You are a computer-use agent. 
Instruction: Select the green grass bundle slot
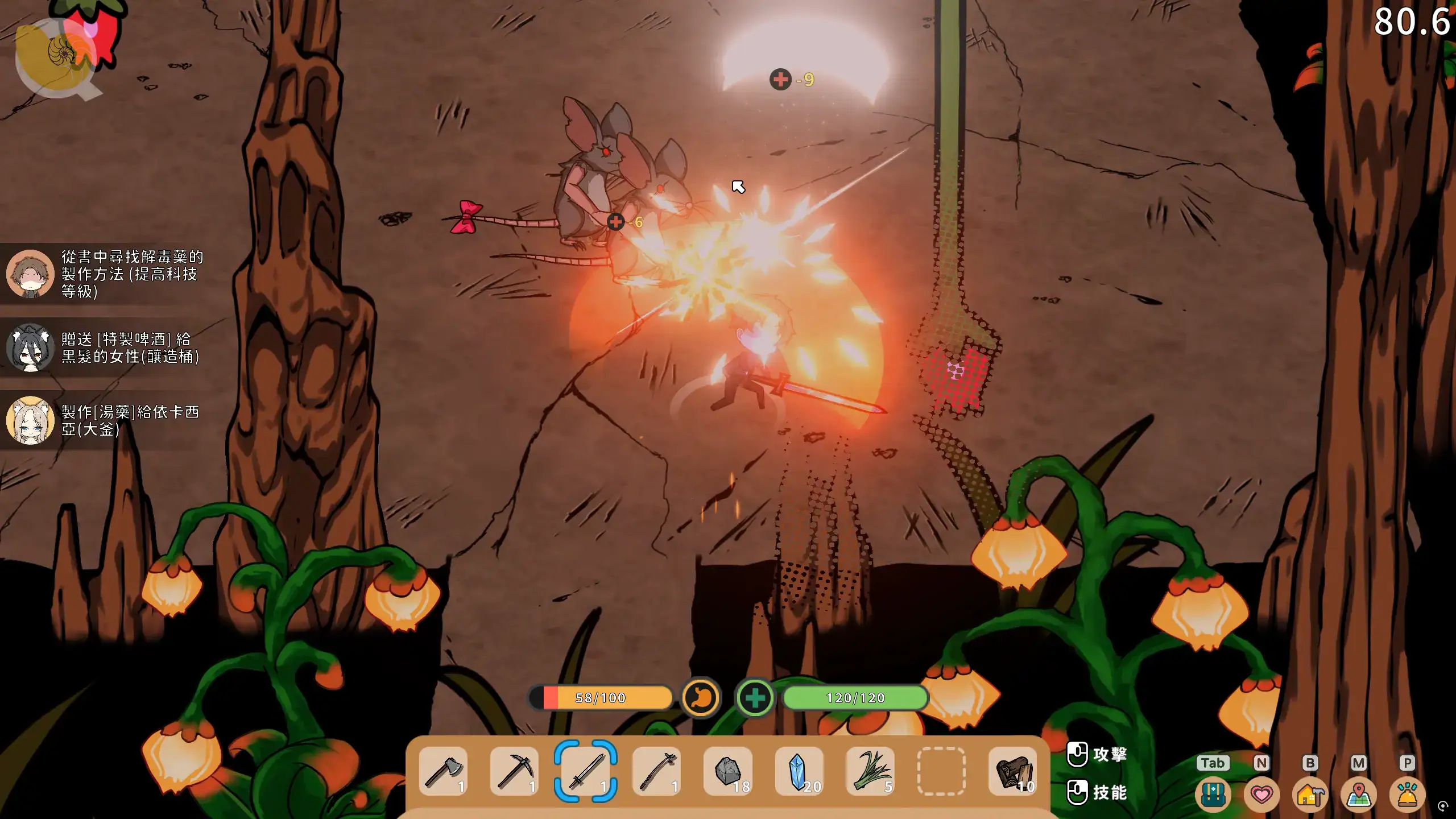[x=870, y=771]
